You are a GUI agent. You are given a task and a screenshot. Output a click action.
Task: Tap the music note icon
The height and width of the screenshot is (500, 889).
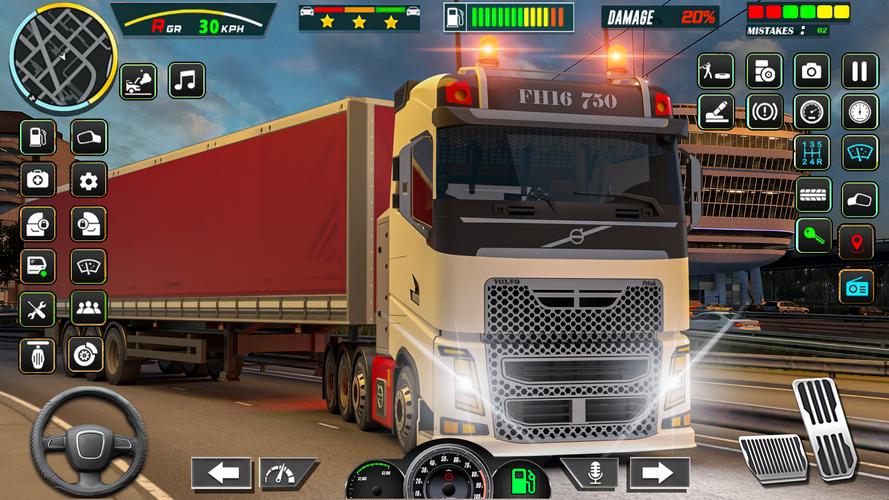click(x=186, y=80)
